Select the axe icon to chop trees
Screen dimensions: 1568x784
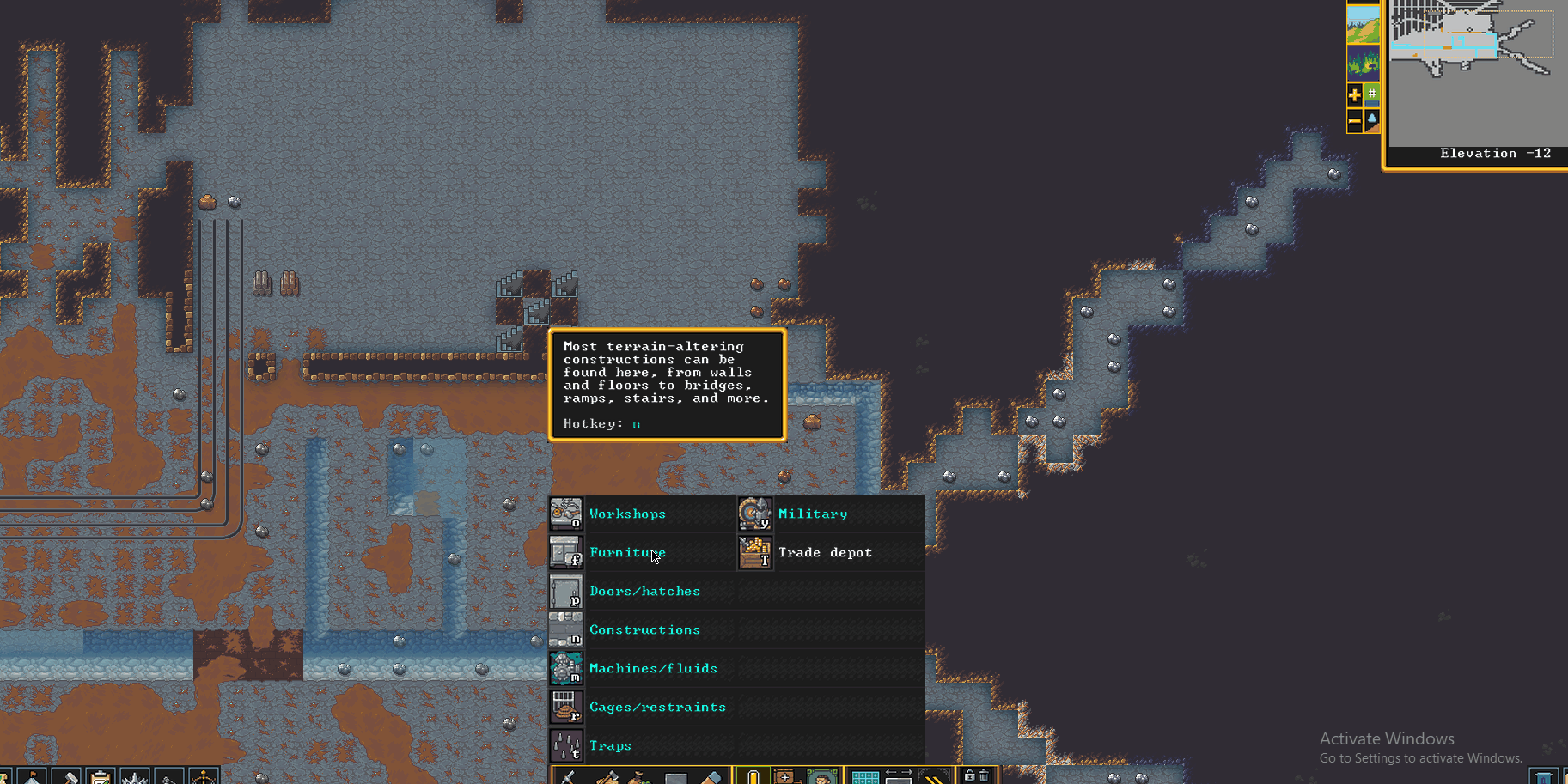click(x=607, y=775)
